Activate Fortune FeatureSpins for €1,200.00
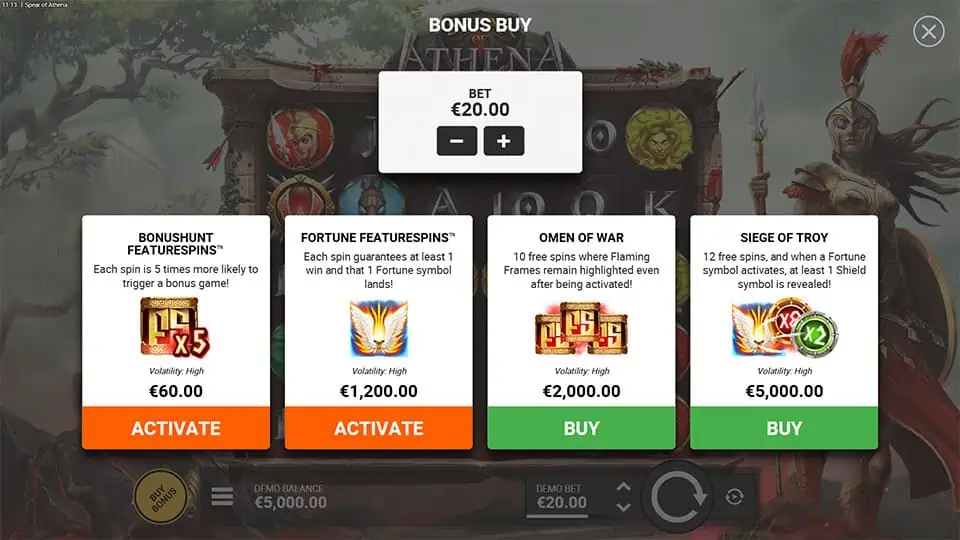 [379, 428]
